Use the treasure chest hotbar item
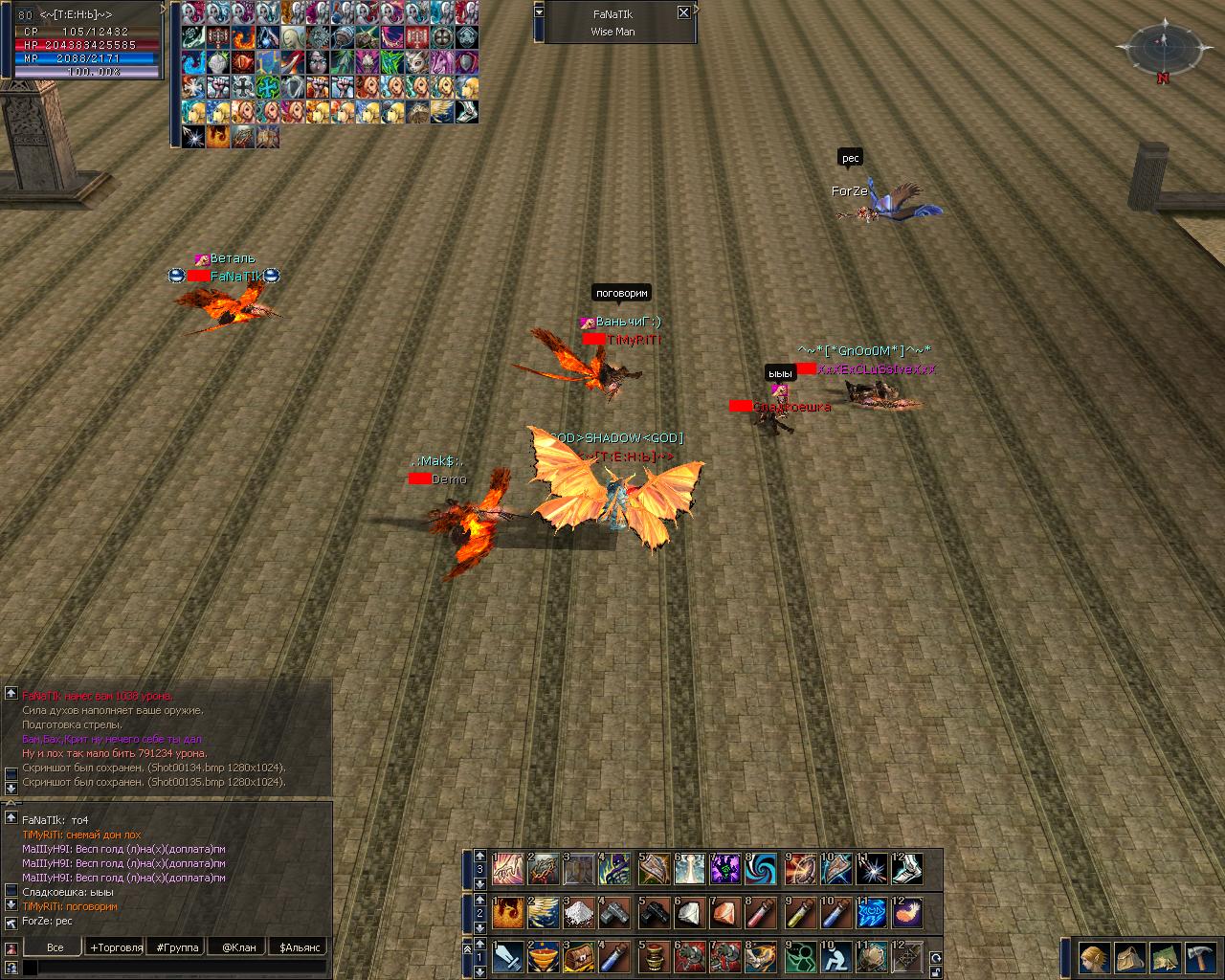Viewport: 1225px width, 980px height. [x=578, y=957]
